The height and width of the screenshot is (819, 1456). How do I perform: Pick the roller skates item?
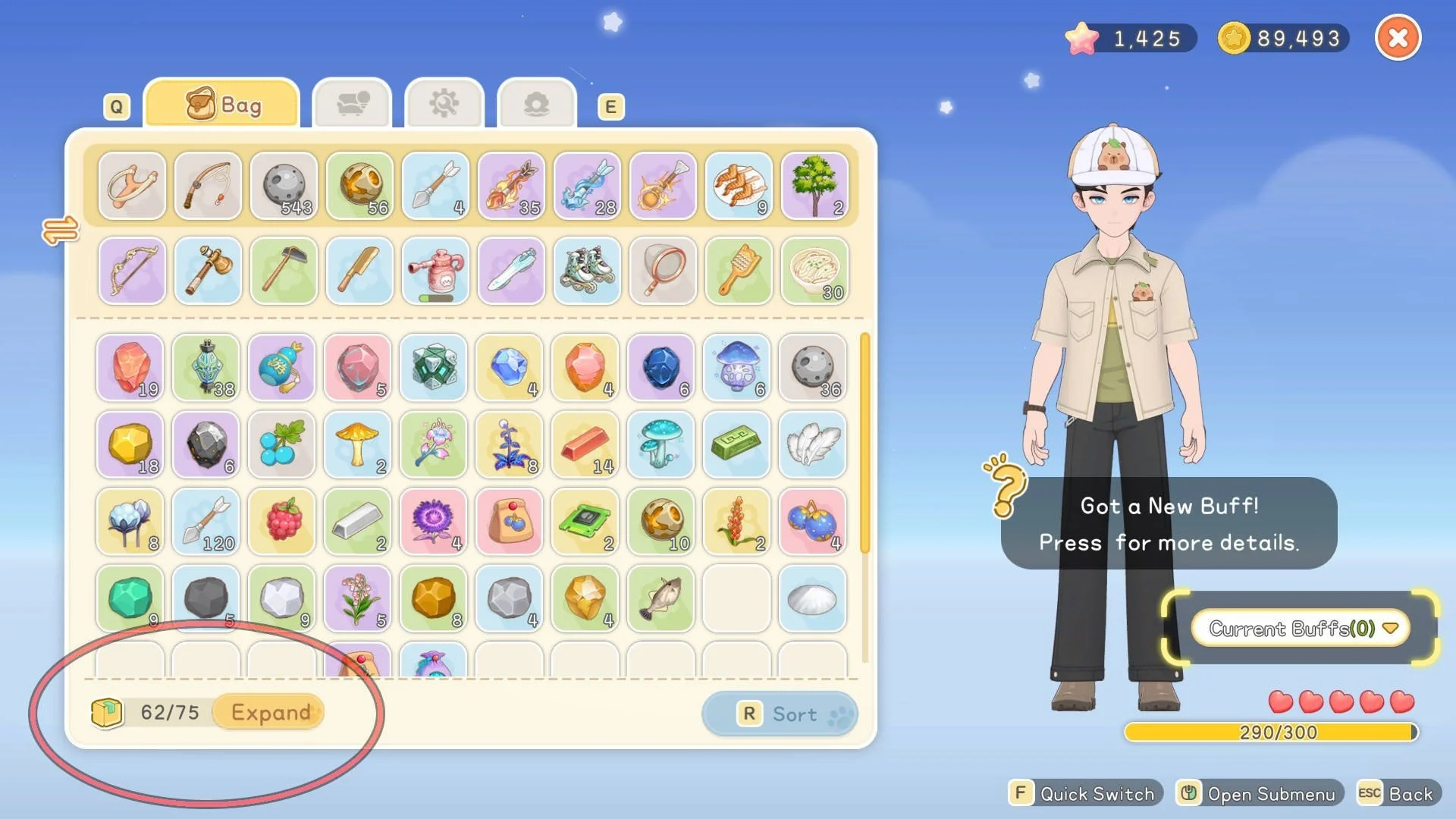click(x=587, y=271)
